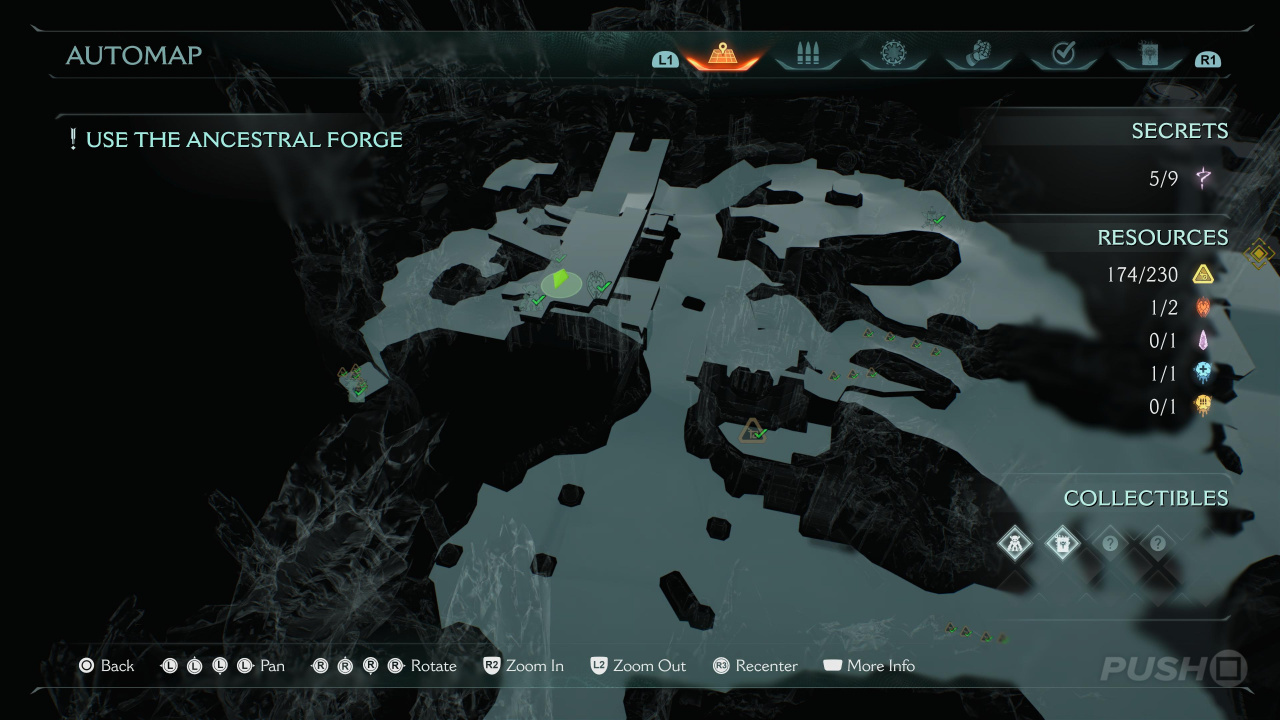Screen dimensions: 1280x720
Task: Select the codex page collectible icon
Action: click(x=1062, y=543)
